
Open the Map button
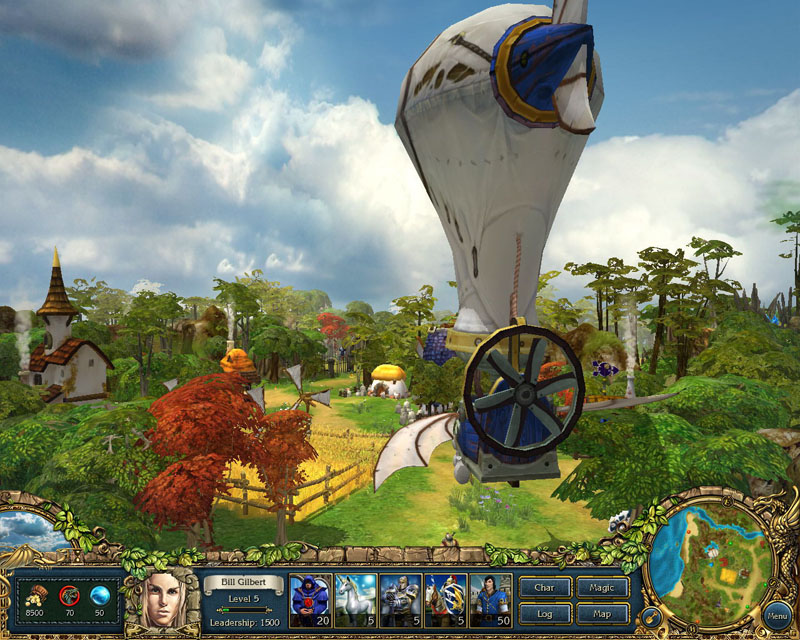pos(603,613)
